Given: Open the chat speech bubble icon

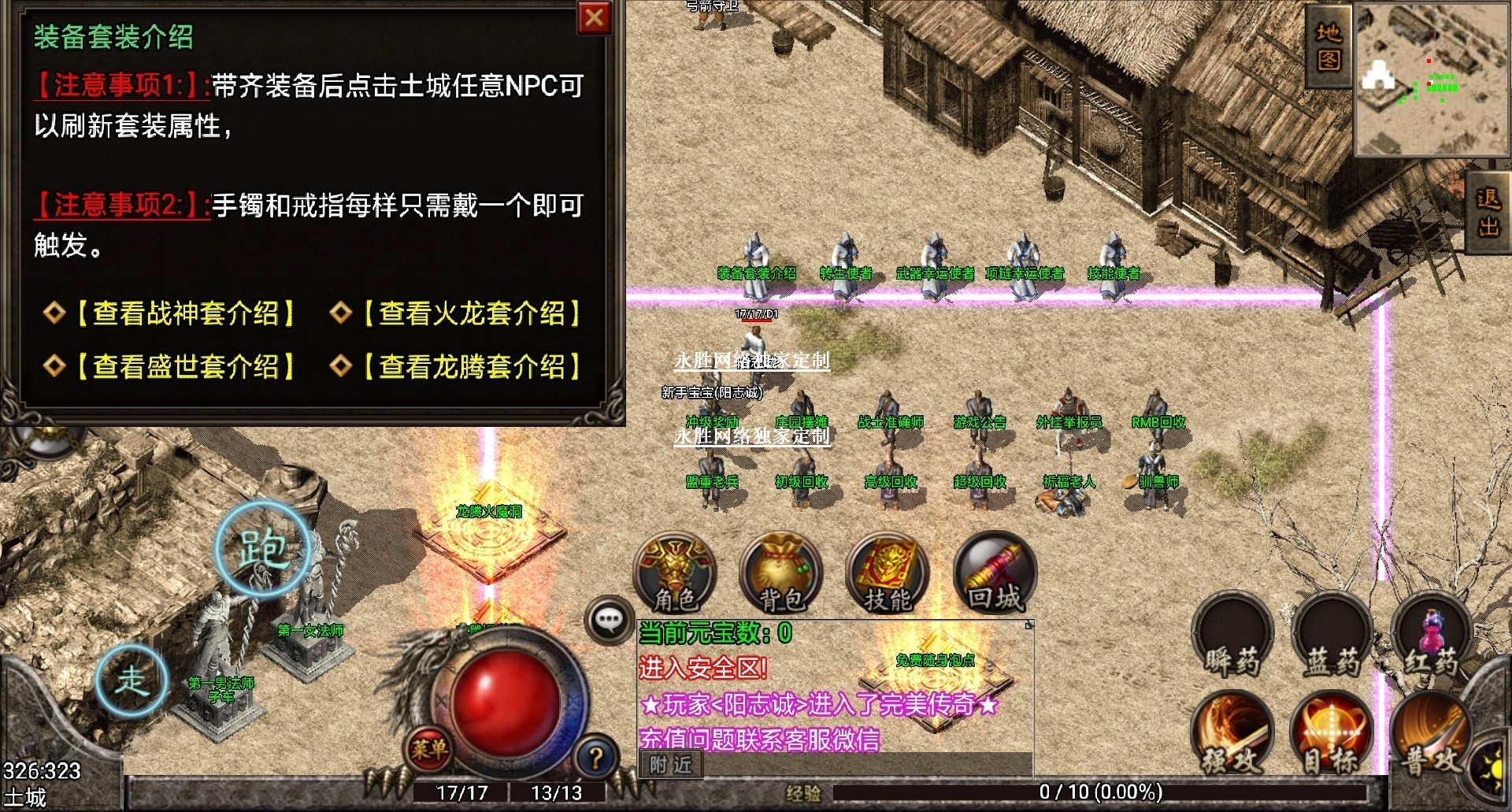Looking at the screenshot, I should coord(609,621).
